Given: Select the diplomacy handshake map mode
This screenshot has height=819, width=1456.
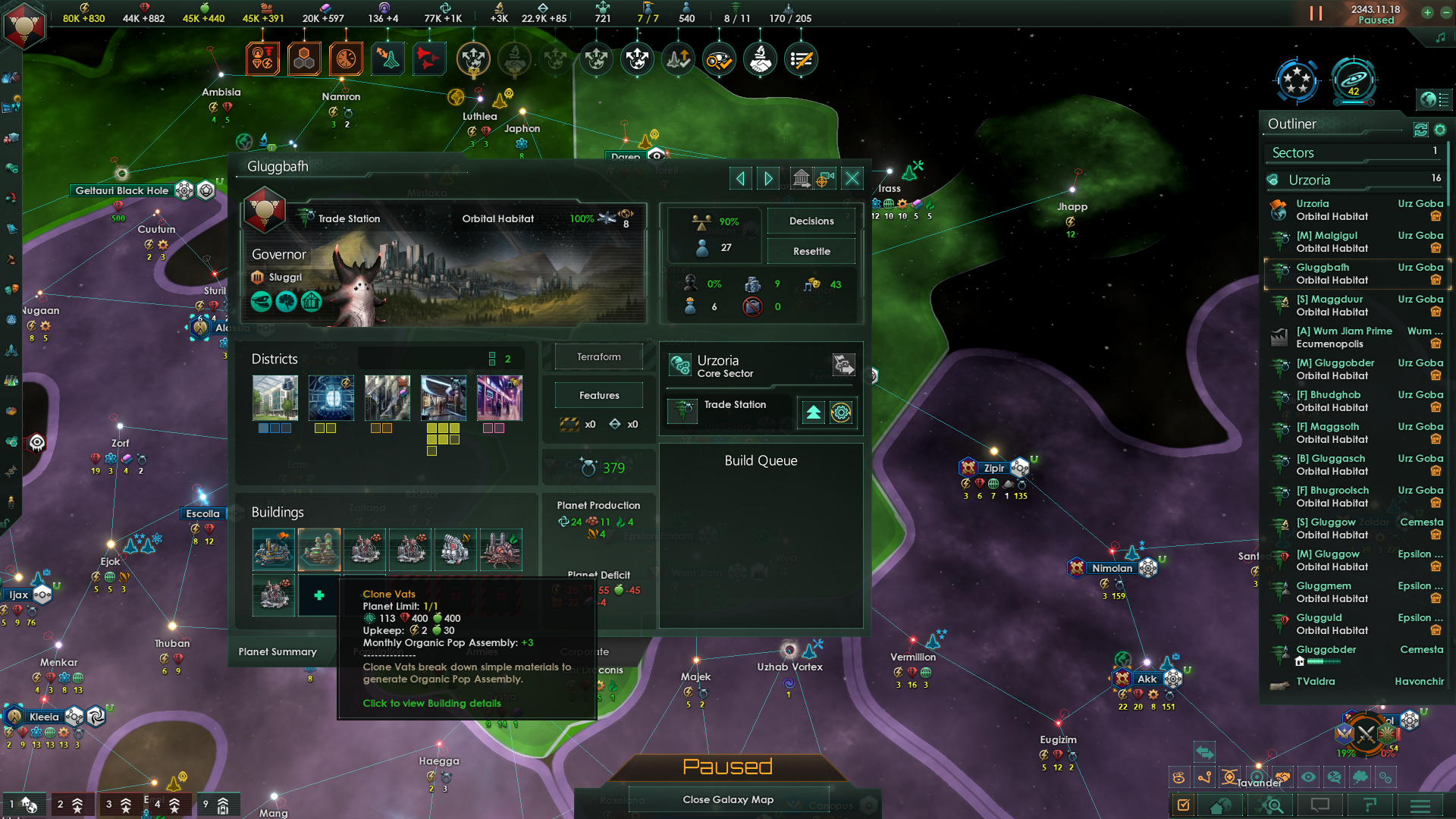Looking at the screenshot, I should [760, 58].
